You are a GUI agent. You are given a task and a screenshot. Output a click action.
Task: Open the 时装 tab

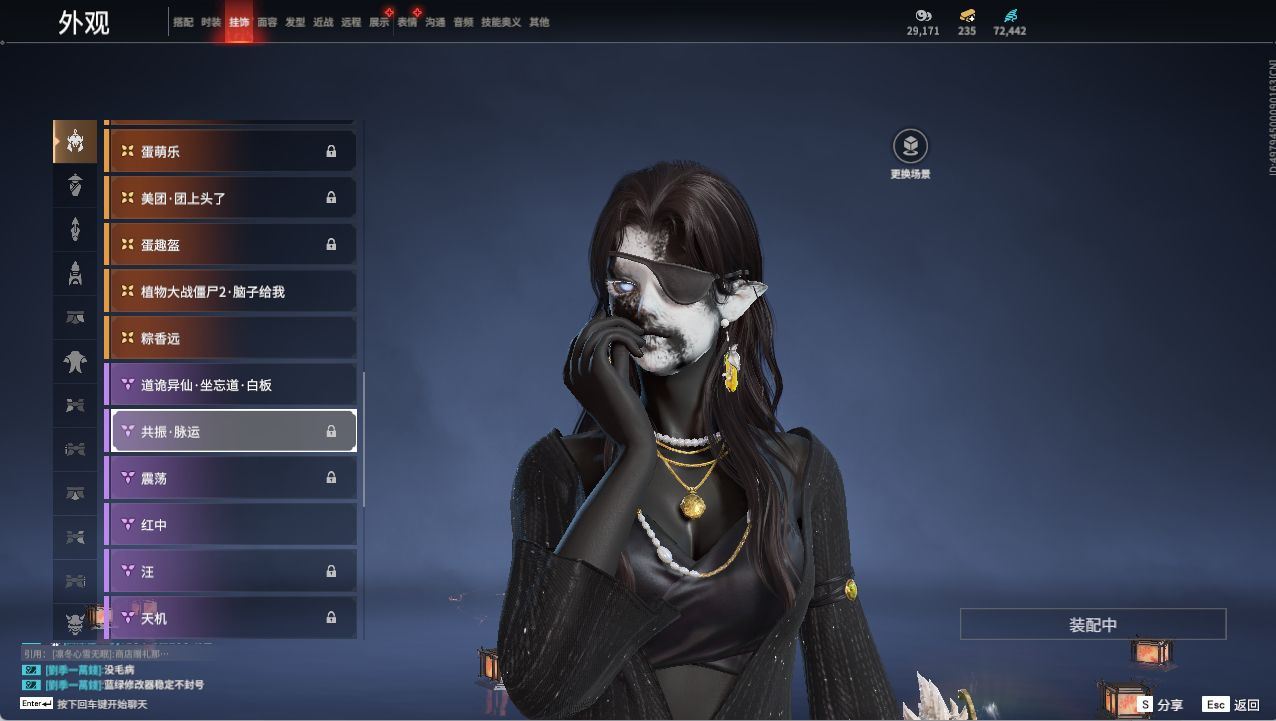coord(211,22)
